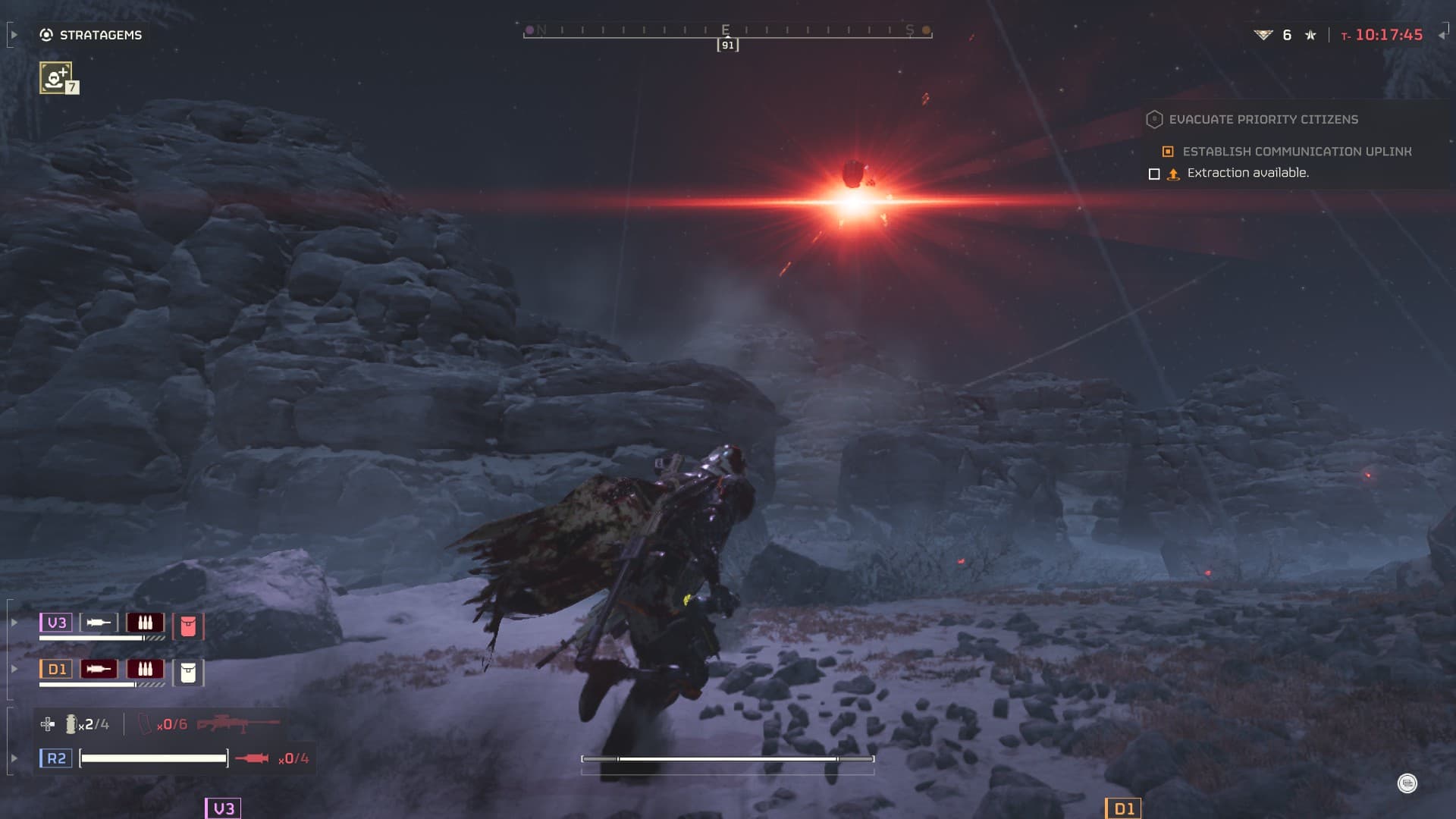This screenshot has width=1456, height=819.
Task: Open the Stratagems panel header
Action: tap(92, 35)
